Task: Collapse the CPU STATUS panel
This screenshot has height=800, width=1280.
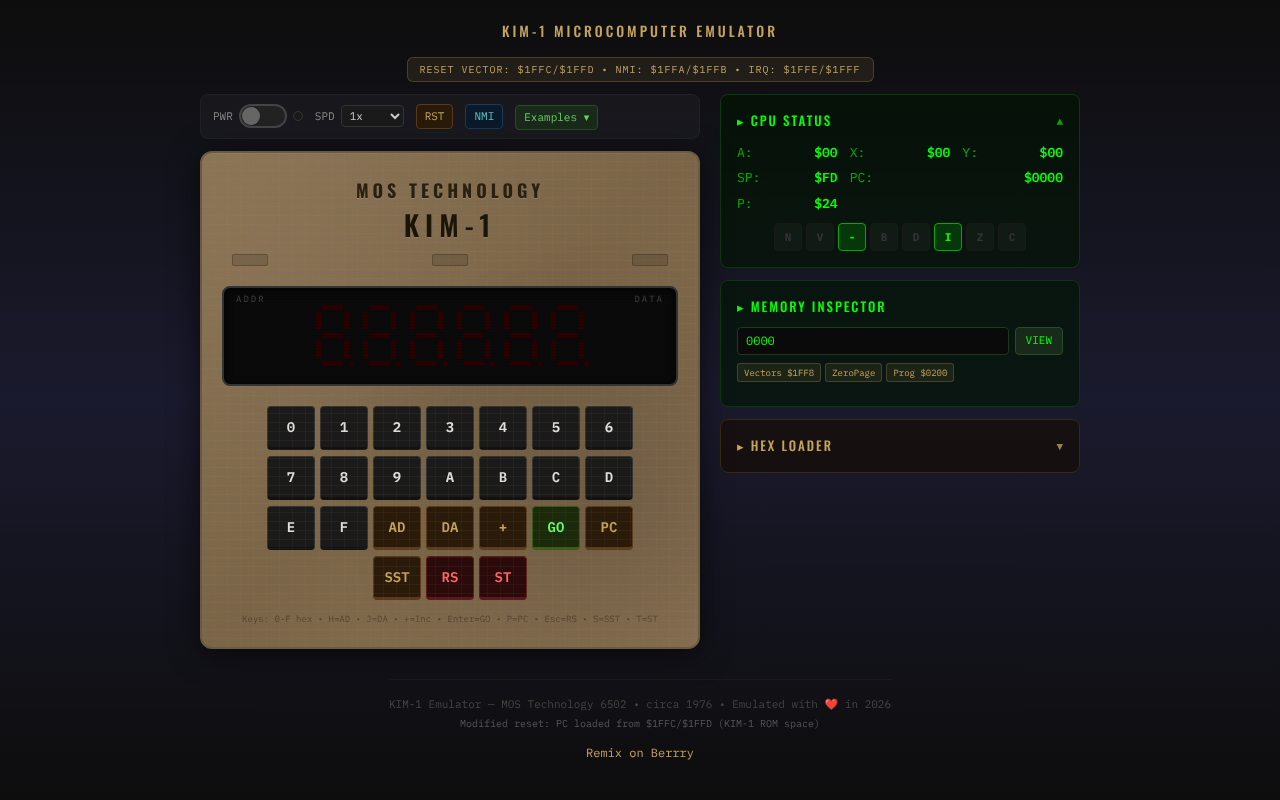Action: (1059, 121)
